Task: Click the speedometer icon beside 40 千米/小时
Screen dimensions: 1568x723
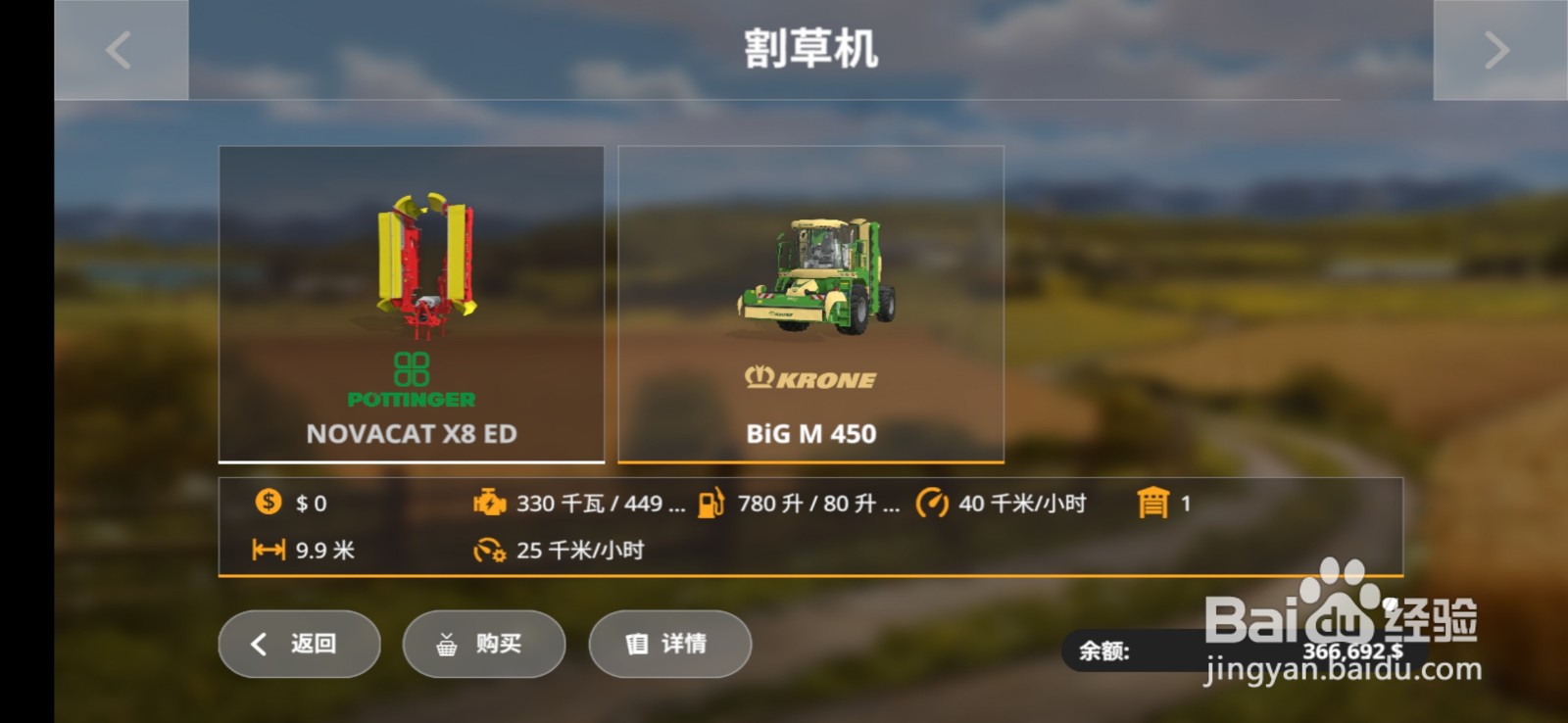Action: [x=933, y=504]
